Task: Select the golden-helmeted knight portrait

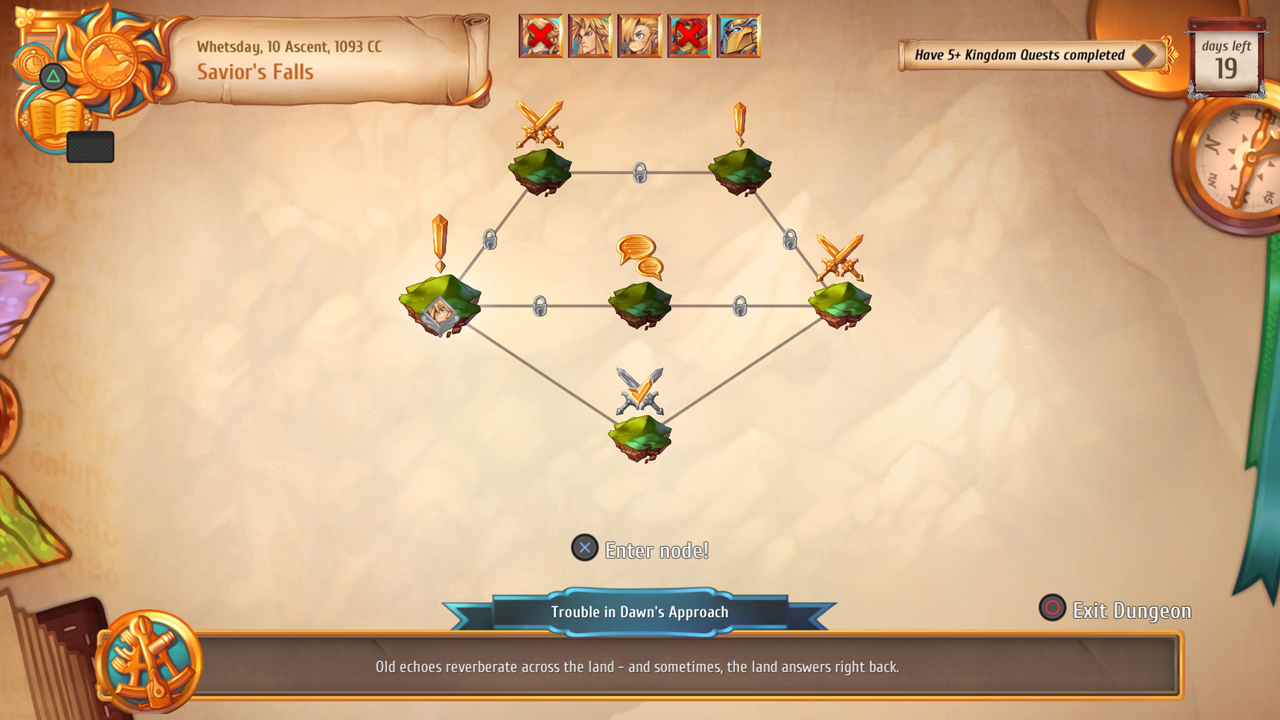Action: click(x=739, y=36)
